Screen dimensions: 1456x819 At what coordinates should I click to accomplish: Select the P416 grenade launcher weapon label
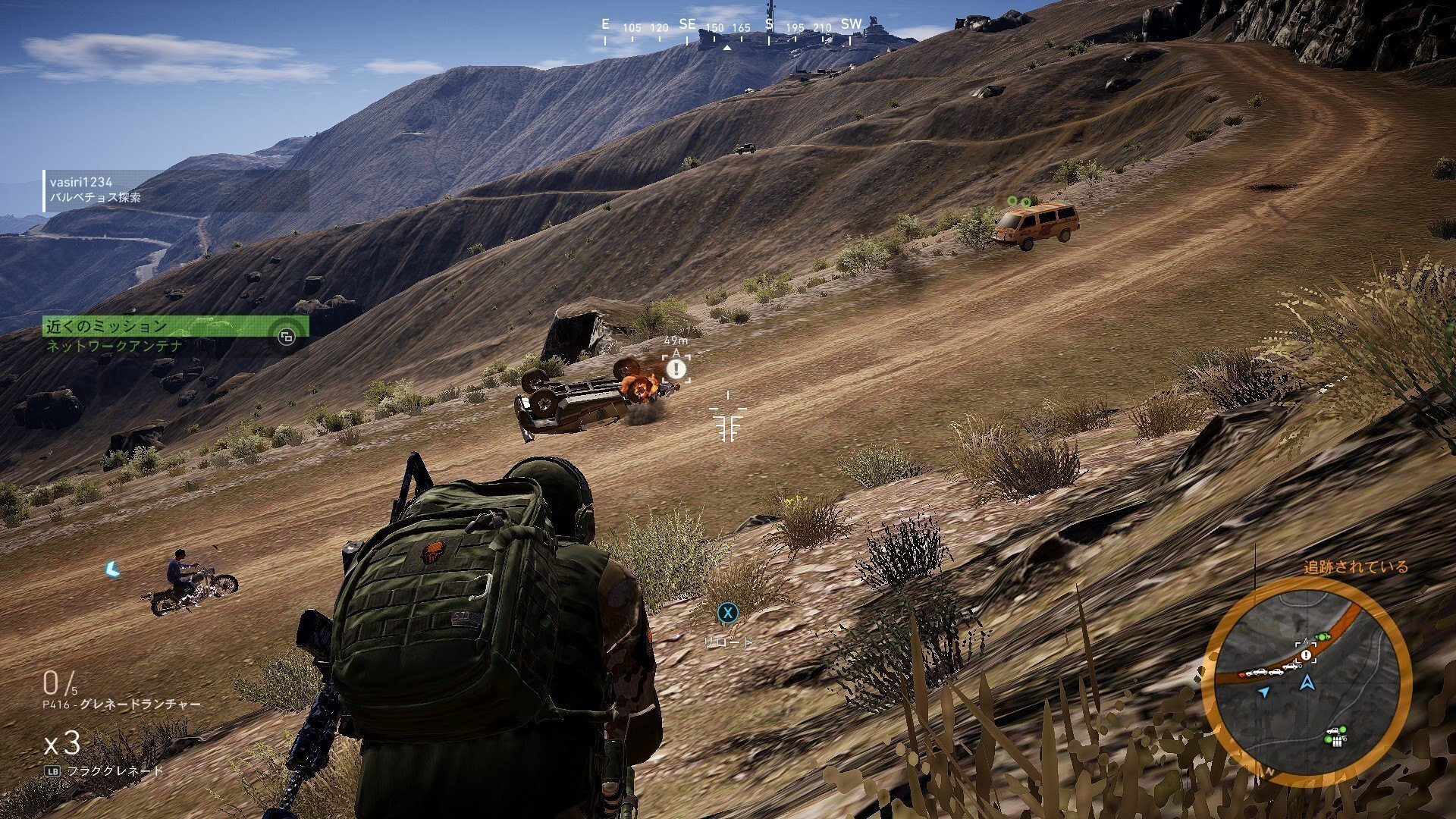click(121, 704)
